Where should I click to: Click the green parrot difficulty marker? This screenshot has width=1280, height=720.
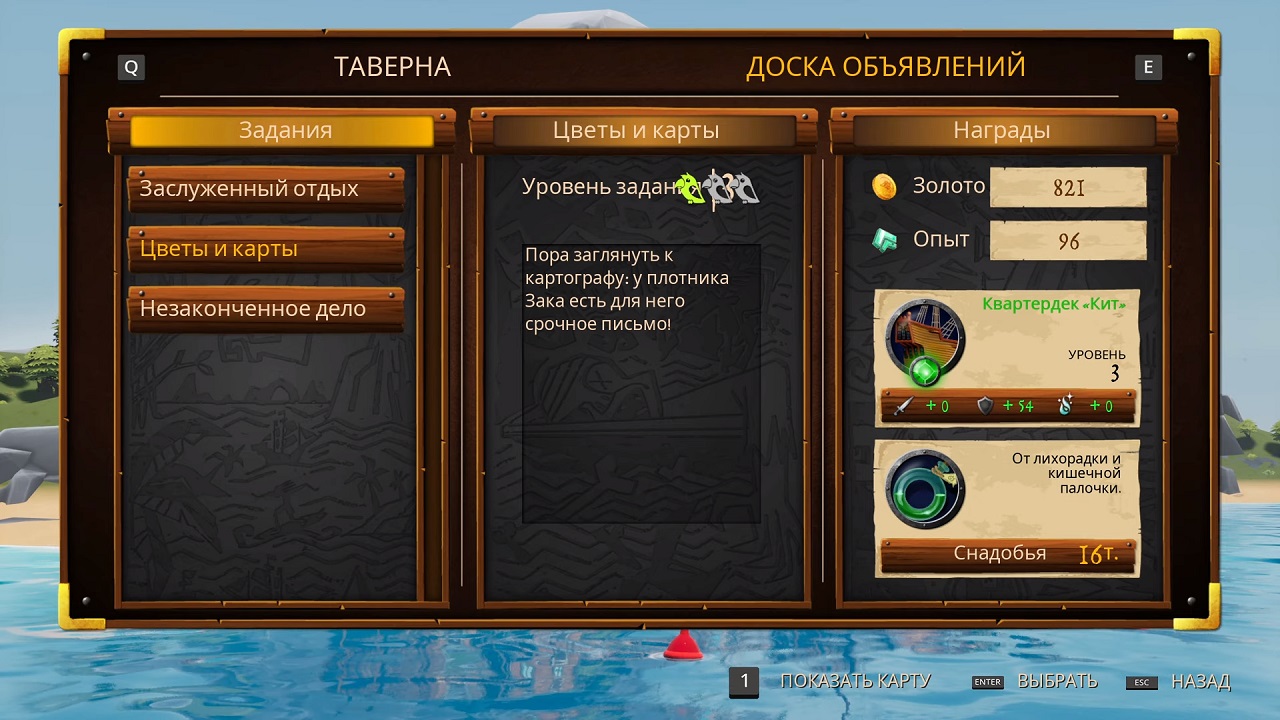(x=691, y=187)
